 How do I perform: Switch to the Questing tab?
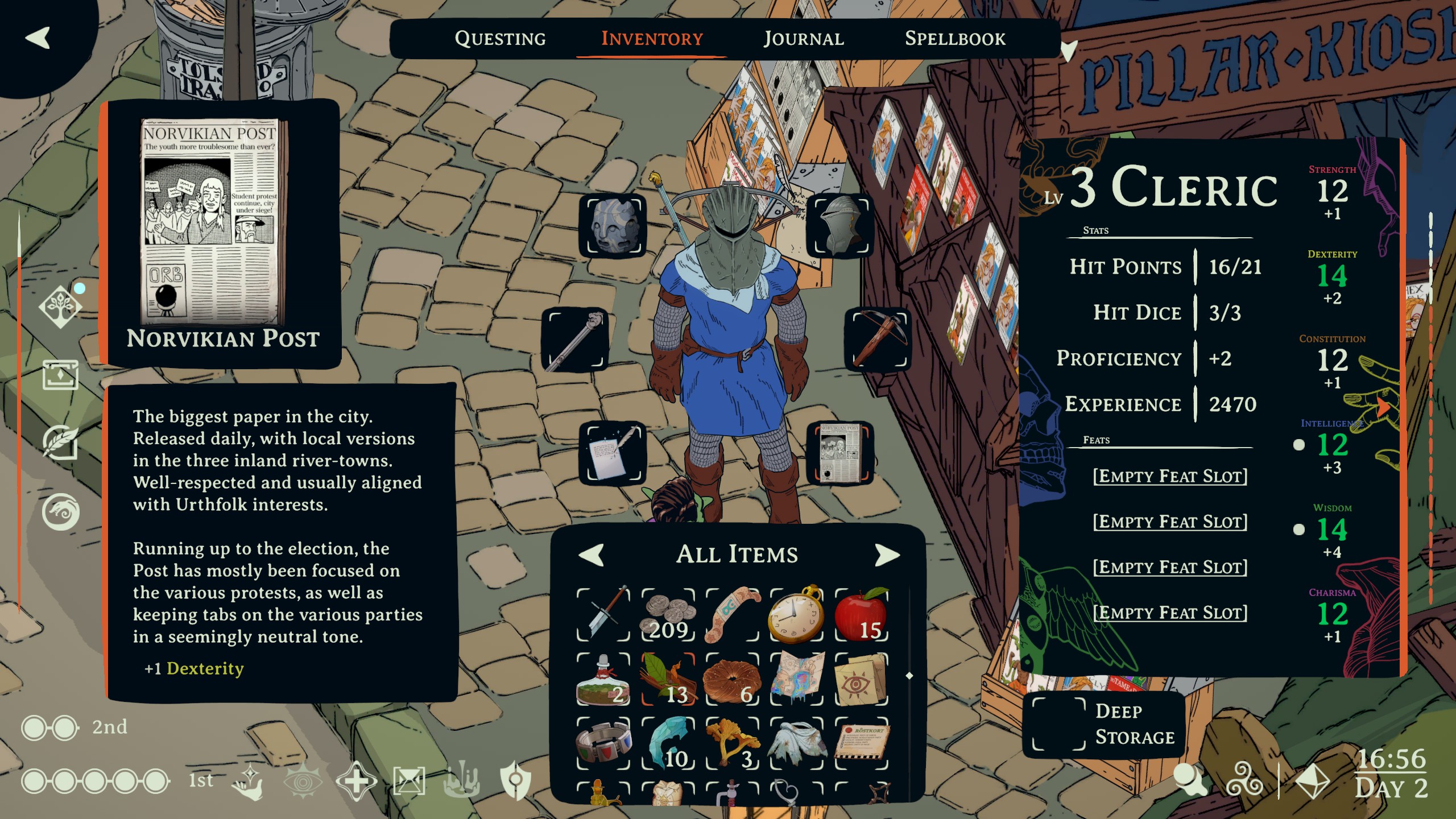click(x=500, y=39)
